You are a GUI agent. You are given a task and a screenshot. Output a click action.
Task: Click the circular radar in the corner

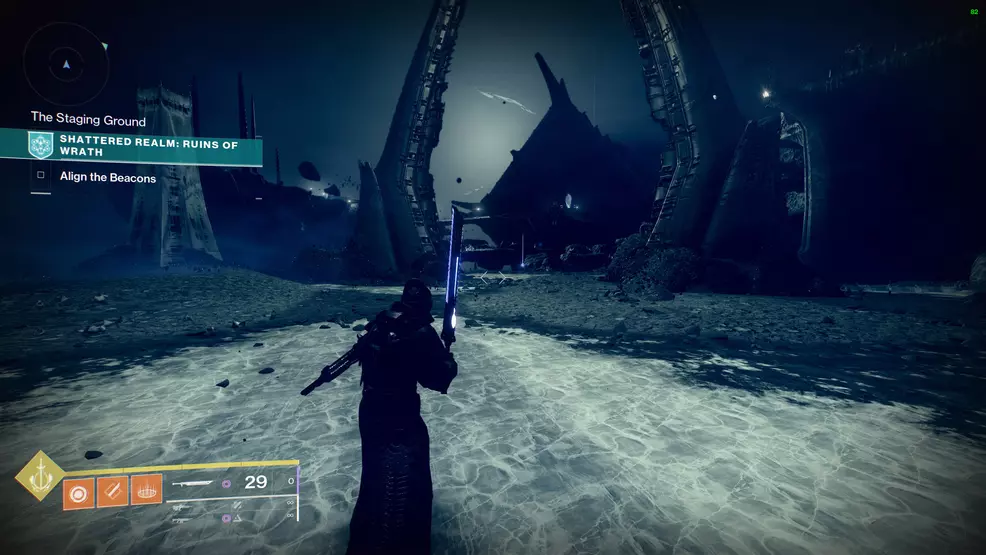(66, 64)
